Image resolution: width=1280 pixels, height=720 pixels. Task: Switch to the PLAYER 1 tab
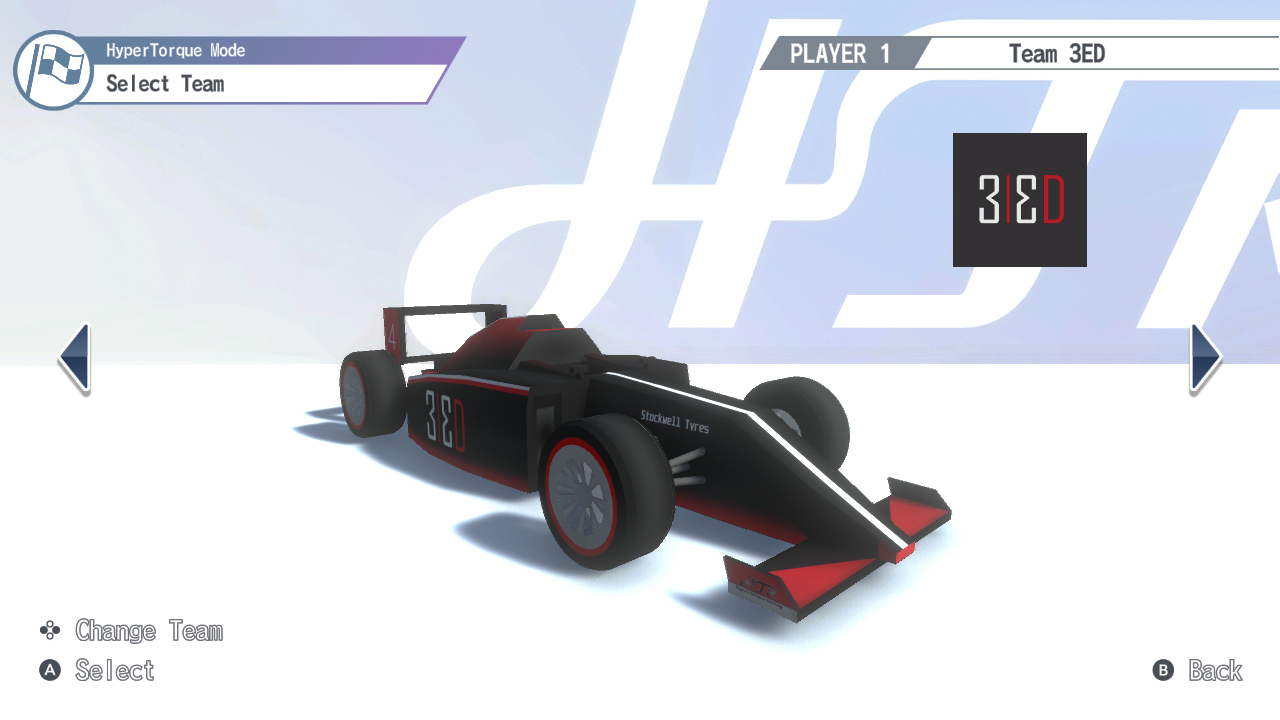click(840, 54)
